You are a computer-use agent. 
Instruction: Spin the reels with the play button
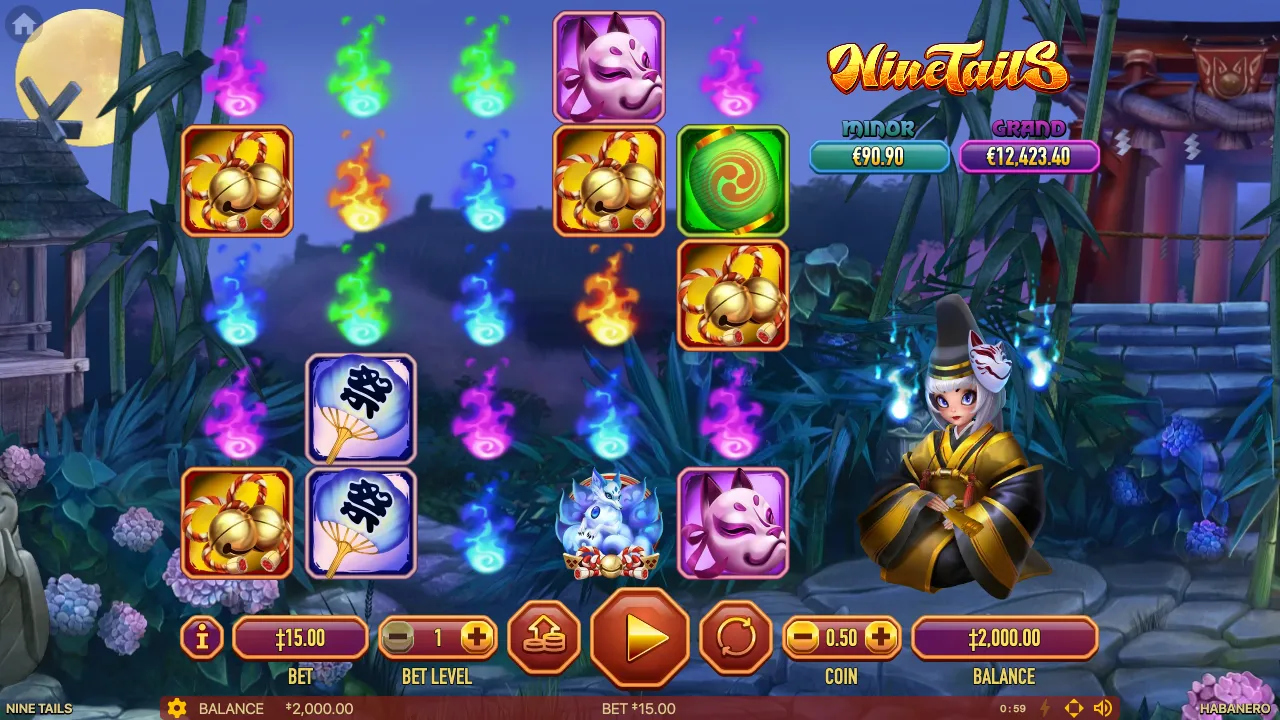[x=640, y=637]
